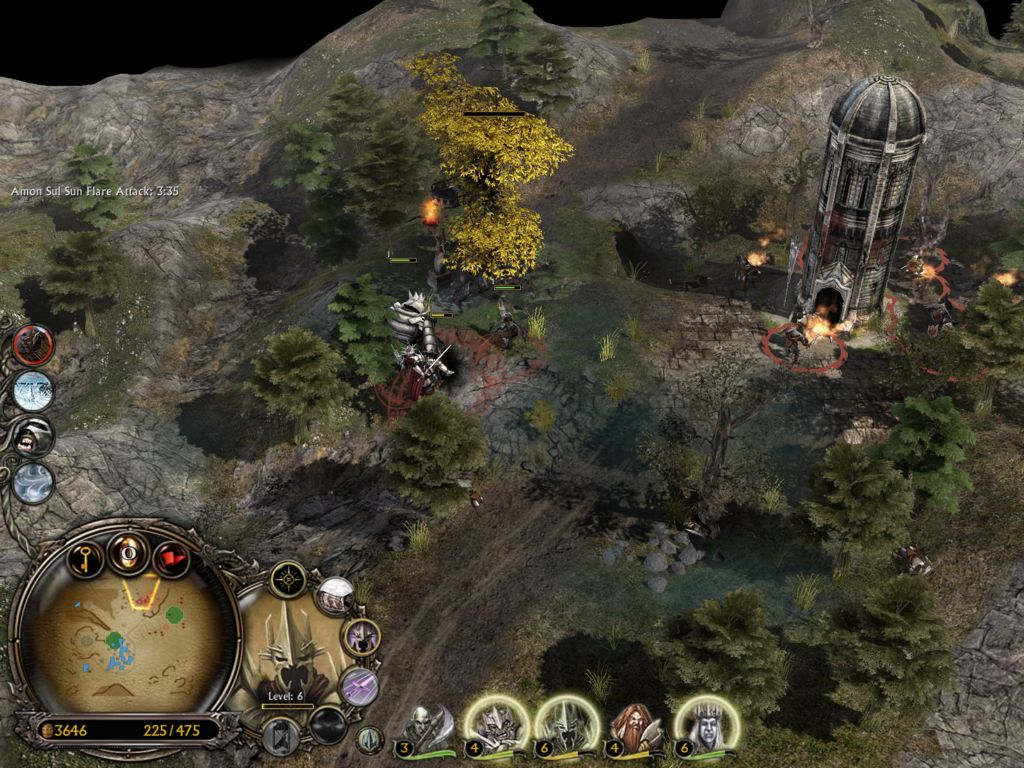Screen dimensions: 1024x768
Task: Use the purple crowned wraith ability
Action: pos(359,636)
